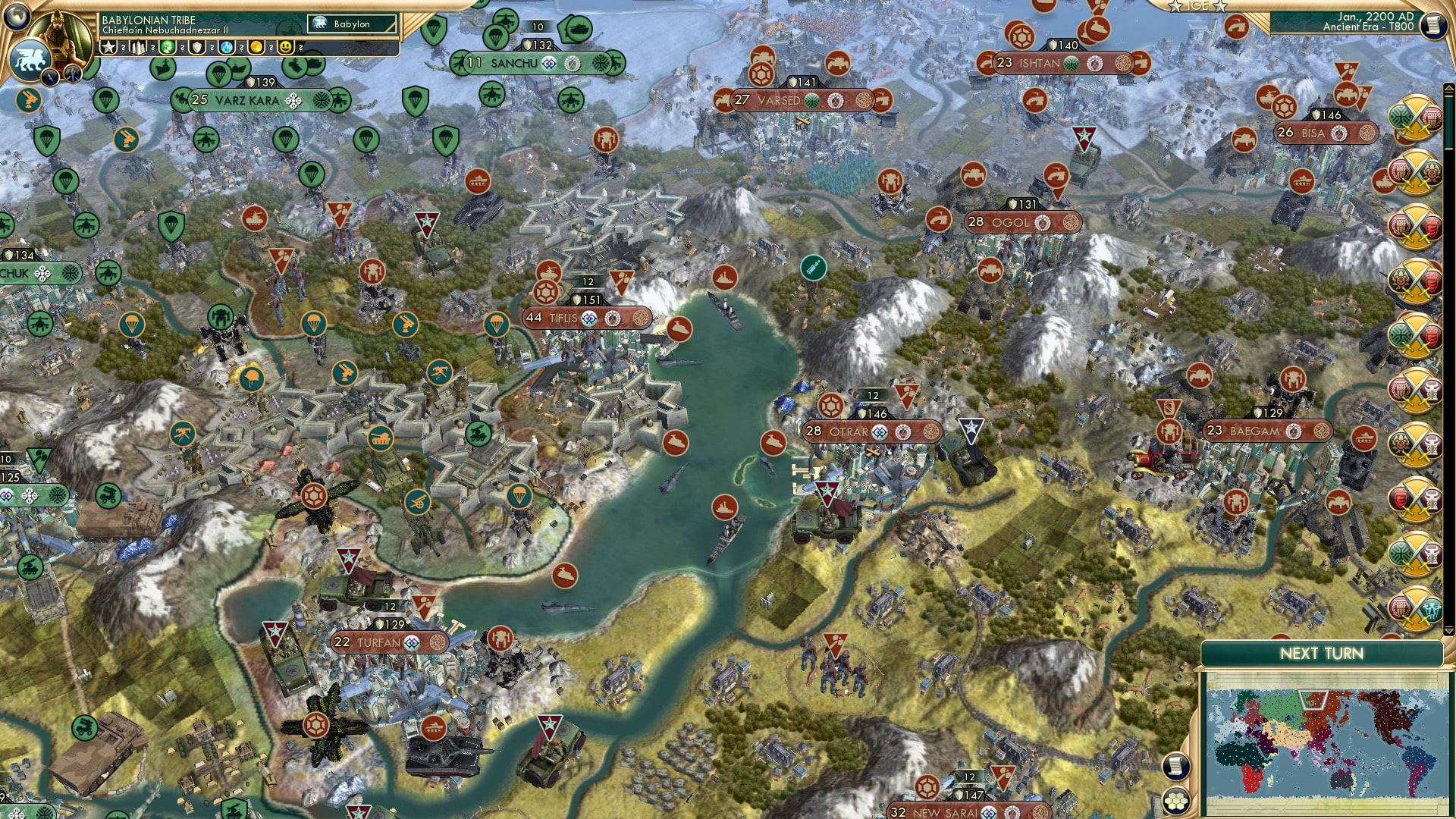
Task: Click the bottom diplomacy notification icon on the right edge
Action: 1415,607
